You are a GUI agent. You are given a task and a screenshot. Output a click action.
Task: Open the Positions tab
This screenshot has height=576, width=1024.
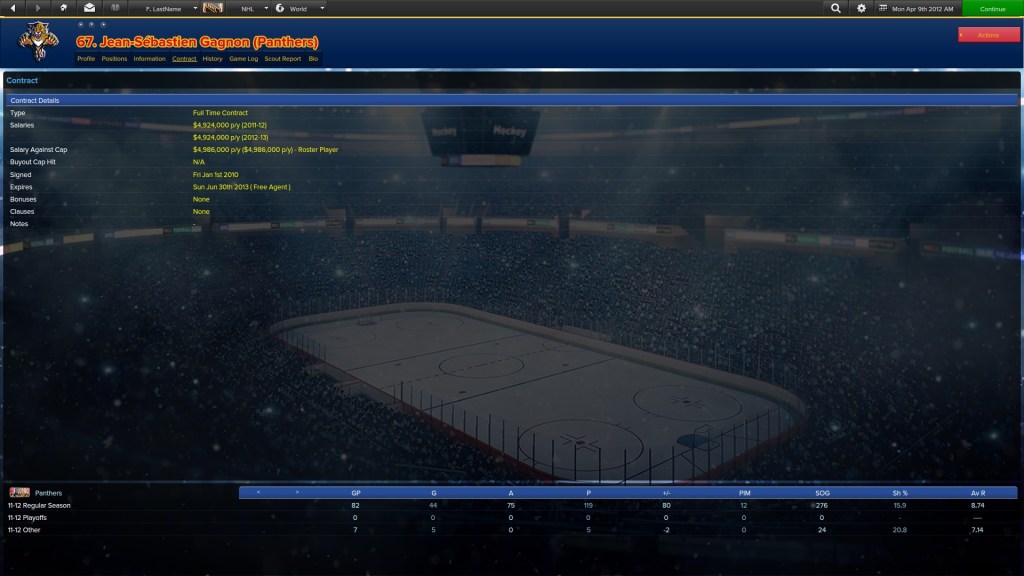coord(114,59)
